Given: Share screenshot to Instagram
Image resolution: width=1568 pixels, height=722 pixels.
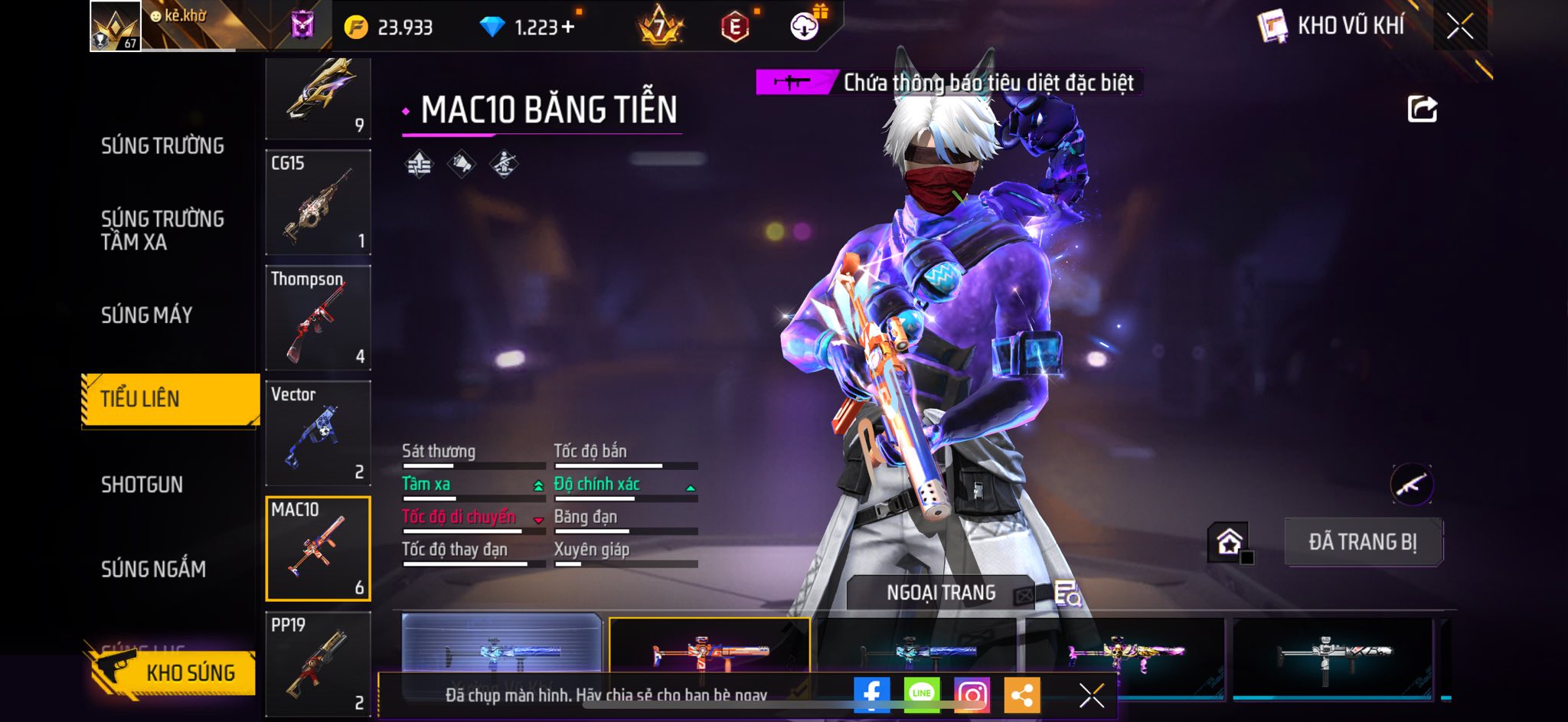Looking at the screenshot, I should pos(972,694).
